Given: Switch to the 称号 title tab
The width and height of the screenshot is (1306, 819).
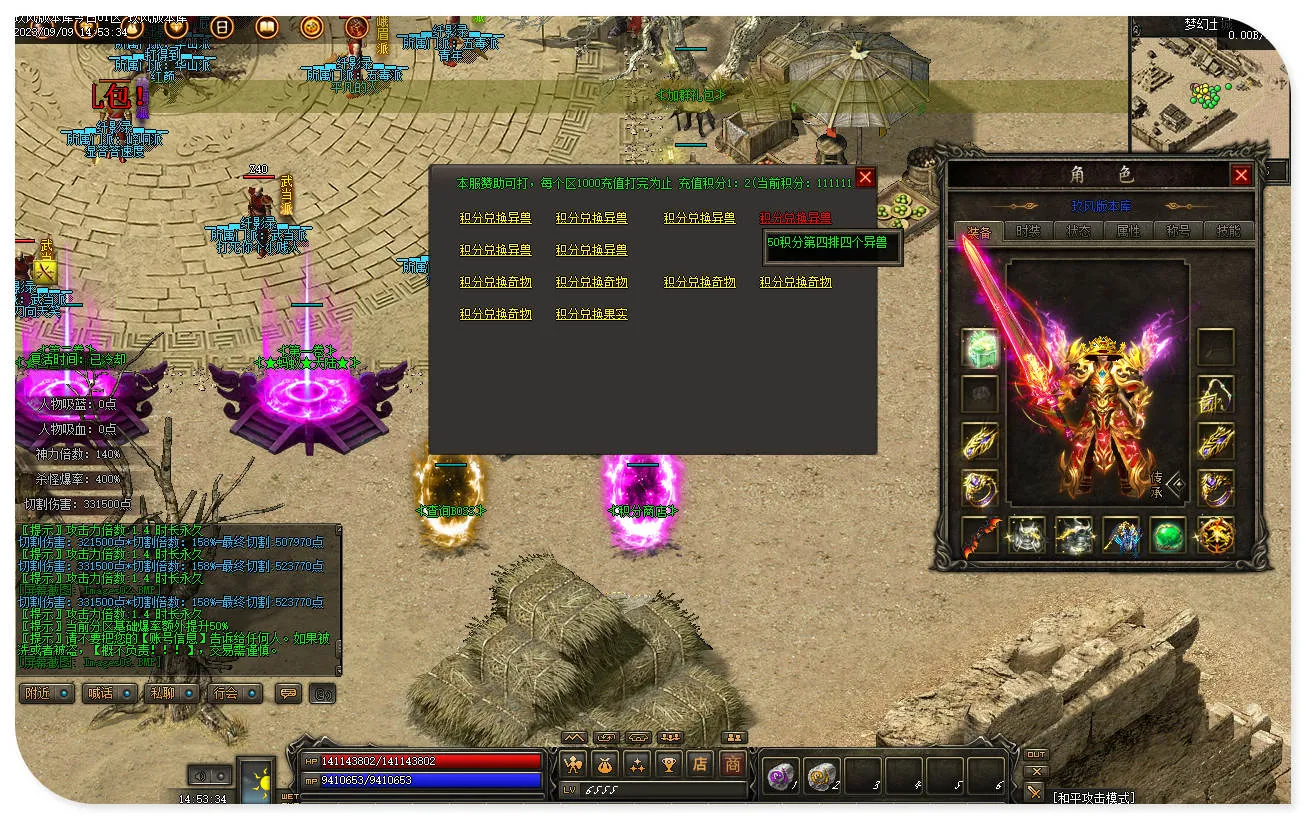Looking at the screenshot, I should [x=1178, y=231].
